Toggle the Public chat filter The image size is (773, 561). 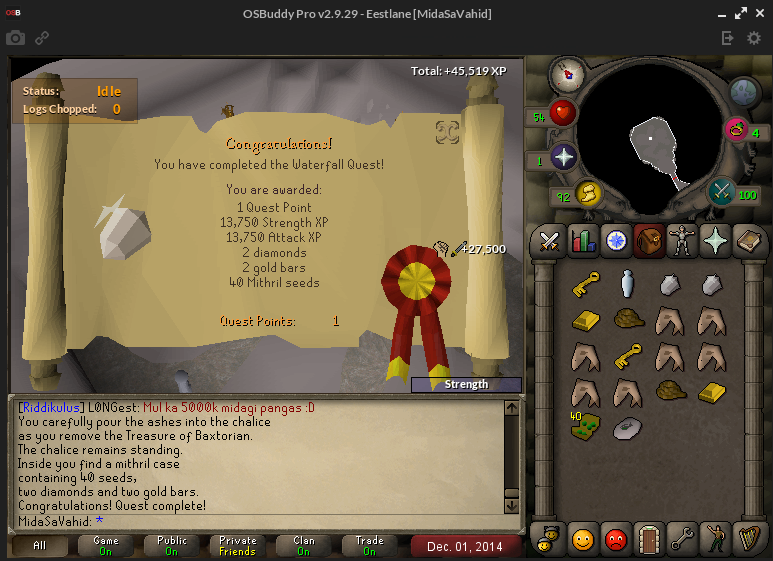pyautogui.click(x=171, y=546)
